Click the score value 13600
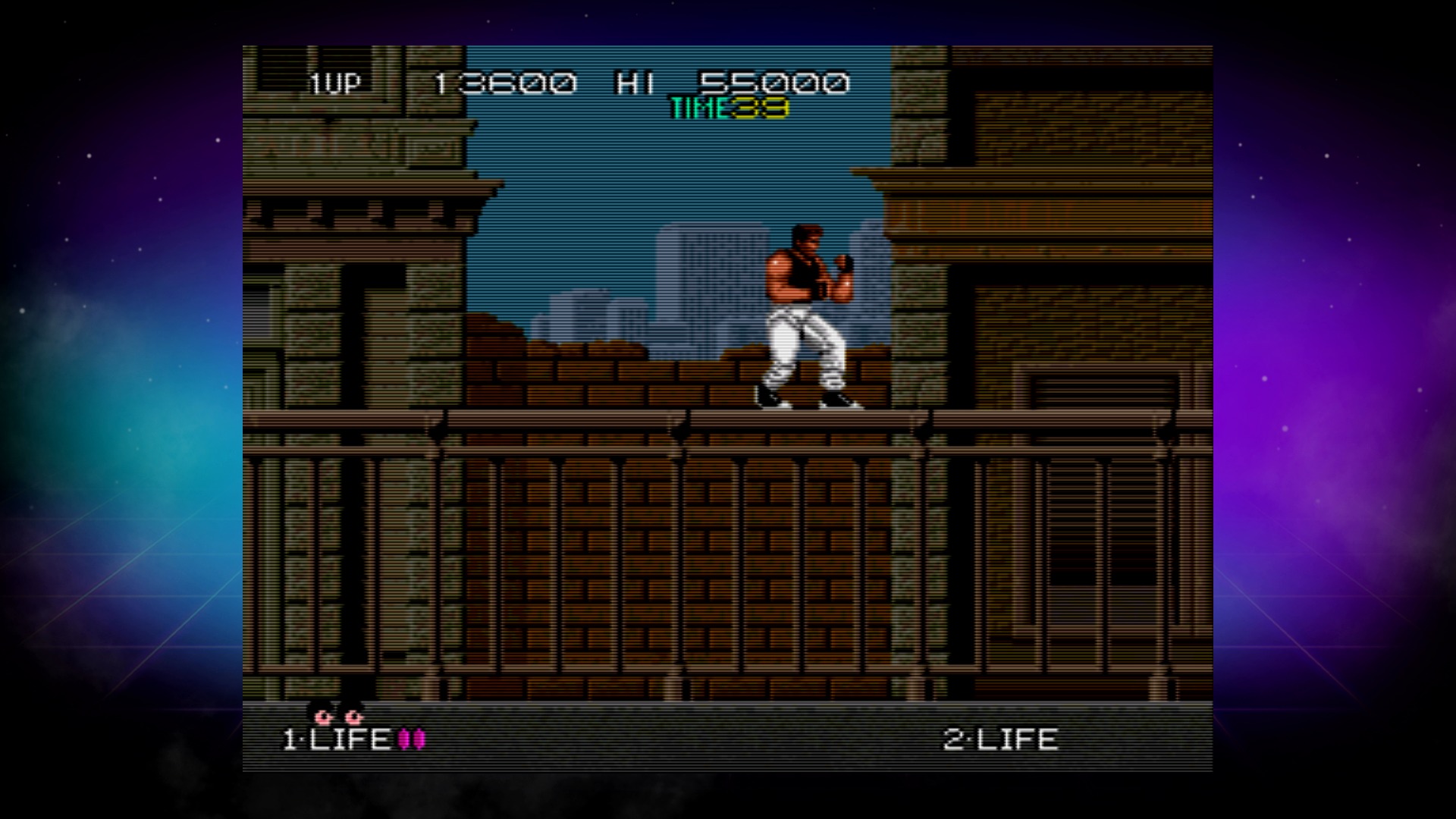The height and width of the screenshot is (819, 1456). [507, 82]
